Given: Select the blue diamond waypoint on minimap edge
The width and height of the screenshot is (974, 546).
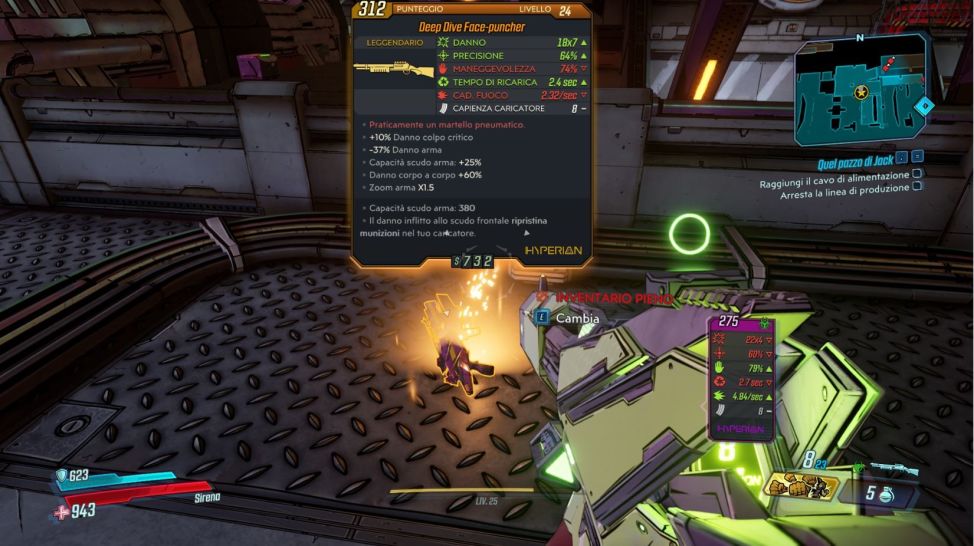Looking at the screenshot, I should [x=926, y=105].
